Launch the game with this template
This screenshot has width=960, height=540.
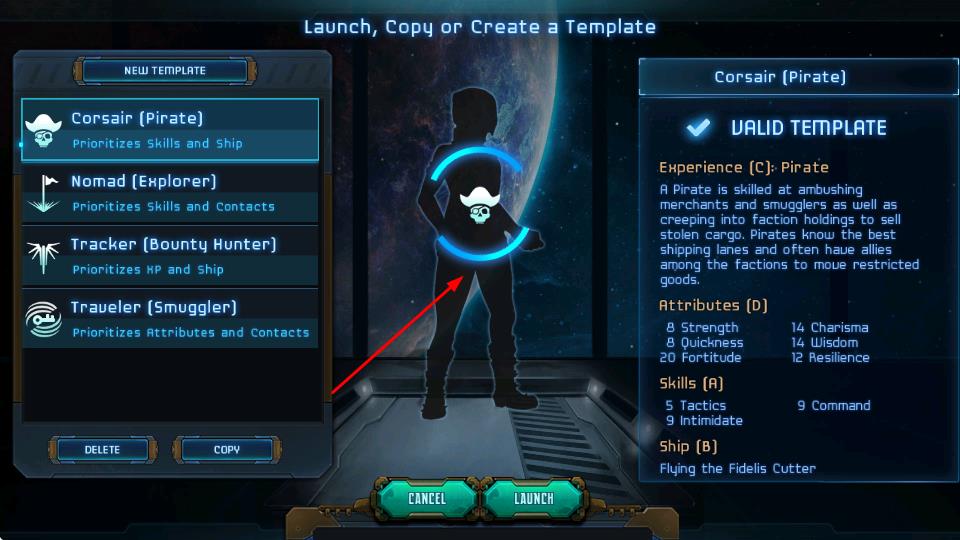(533, 498)
